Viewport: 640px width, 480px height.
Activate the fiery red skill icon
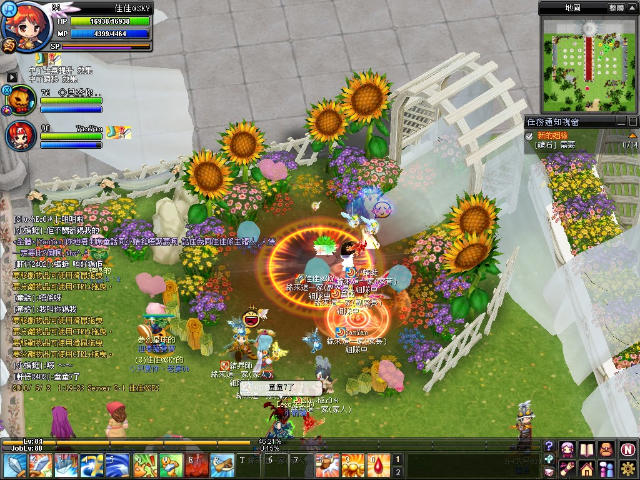pos(198,465)
